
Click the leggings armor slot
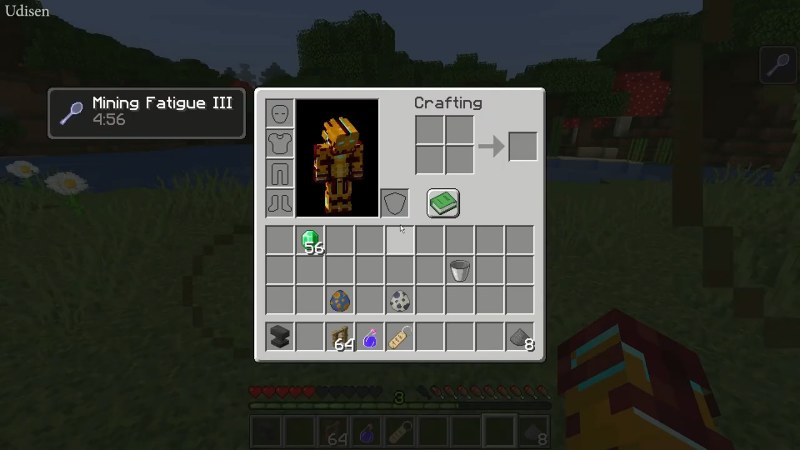[x=280, y=173]
